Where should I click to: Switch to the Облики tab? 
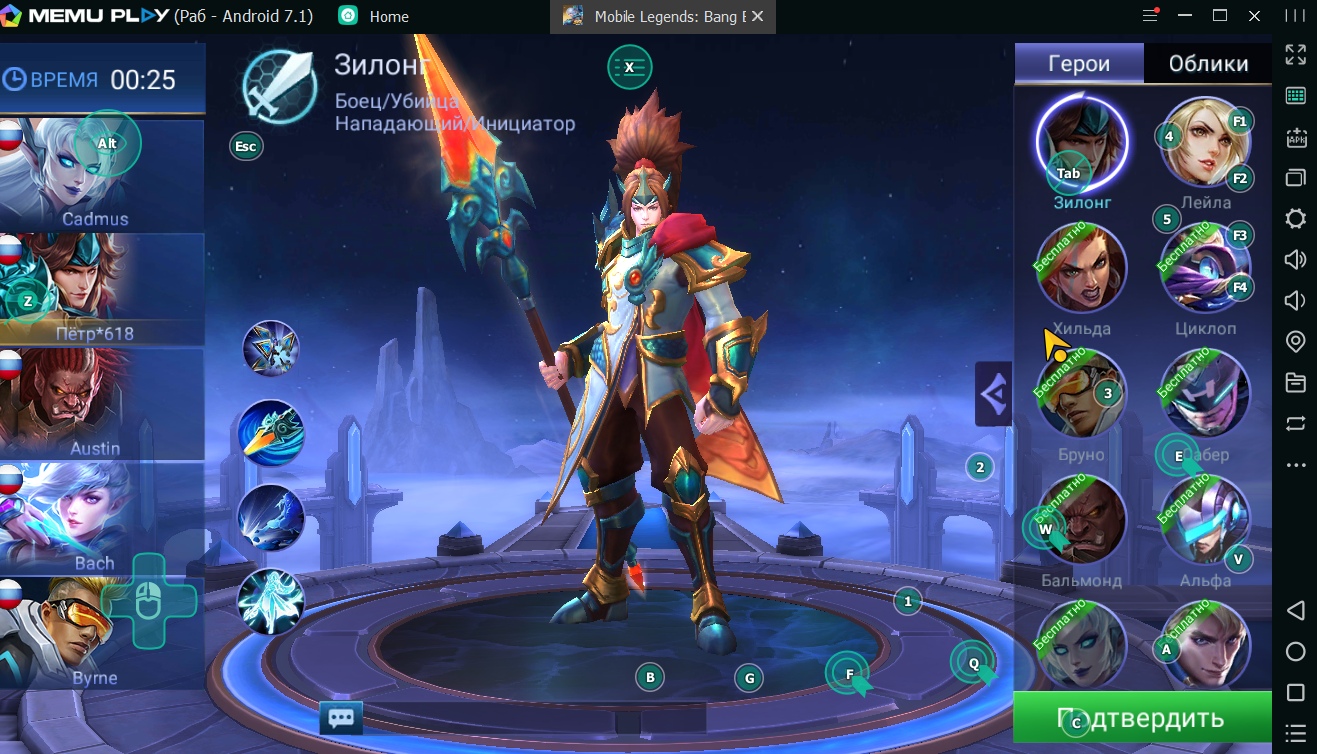[x=1208, y=64]
